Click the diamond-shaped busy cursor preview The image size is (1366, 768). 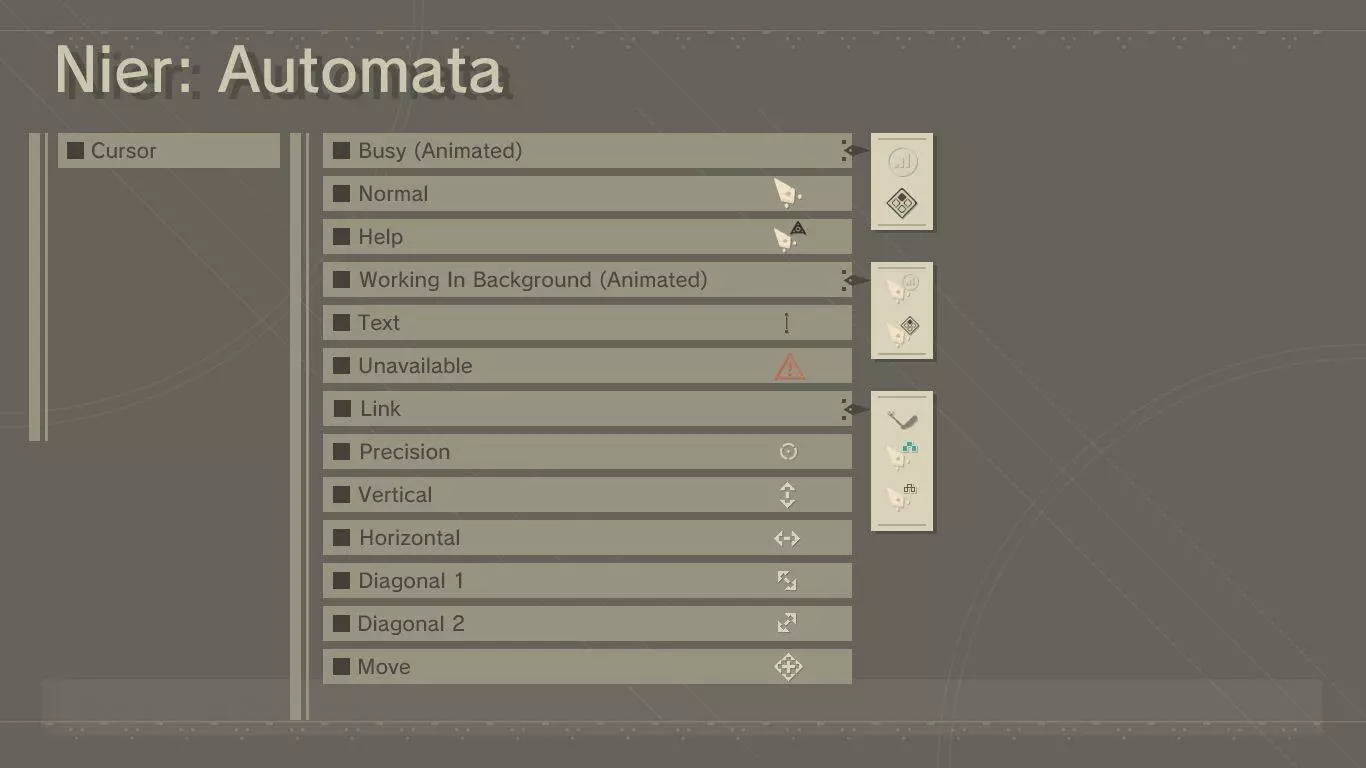902,204
